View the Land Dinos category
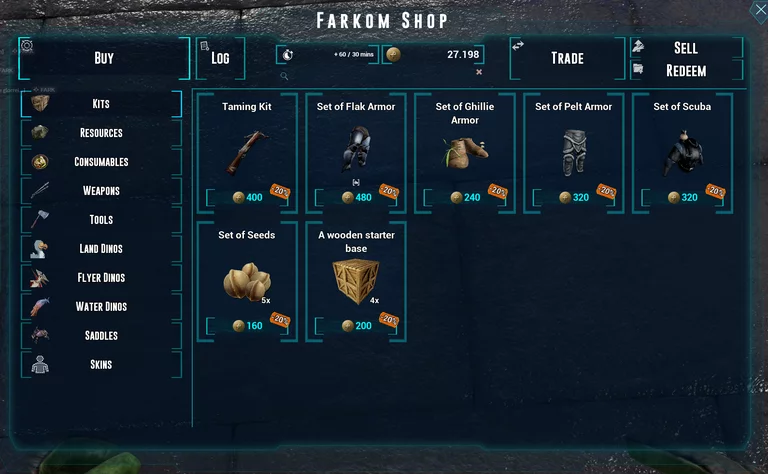The width and height of the screenshot is (768, 474). click(101, 249)
